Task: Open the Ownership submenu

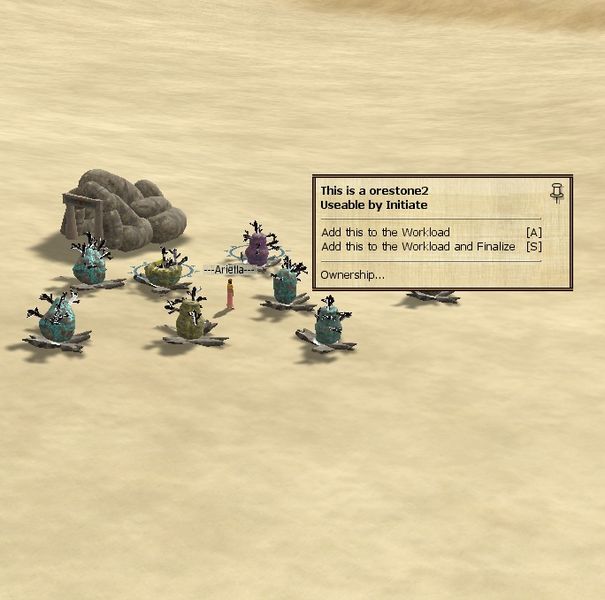Action: [352, 274]
